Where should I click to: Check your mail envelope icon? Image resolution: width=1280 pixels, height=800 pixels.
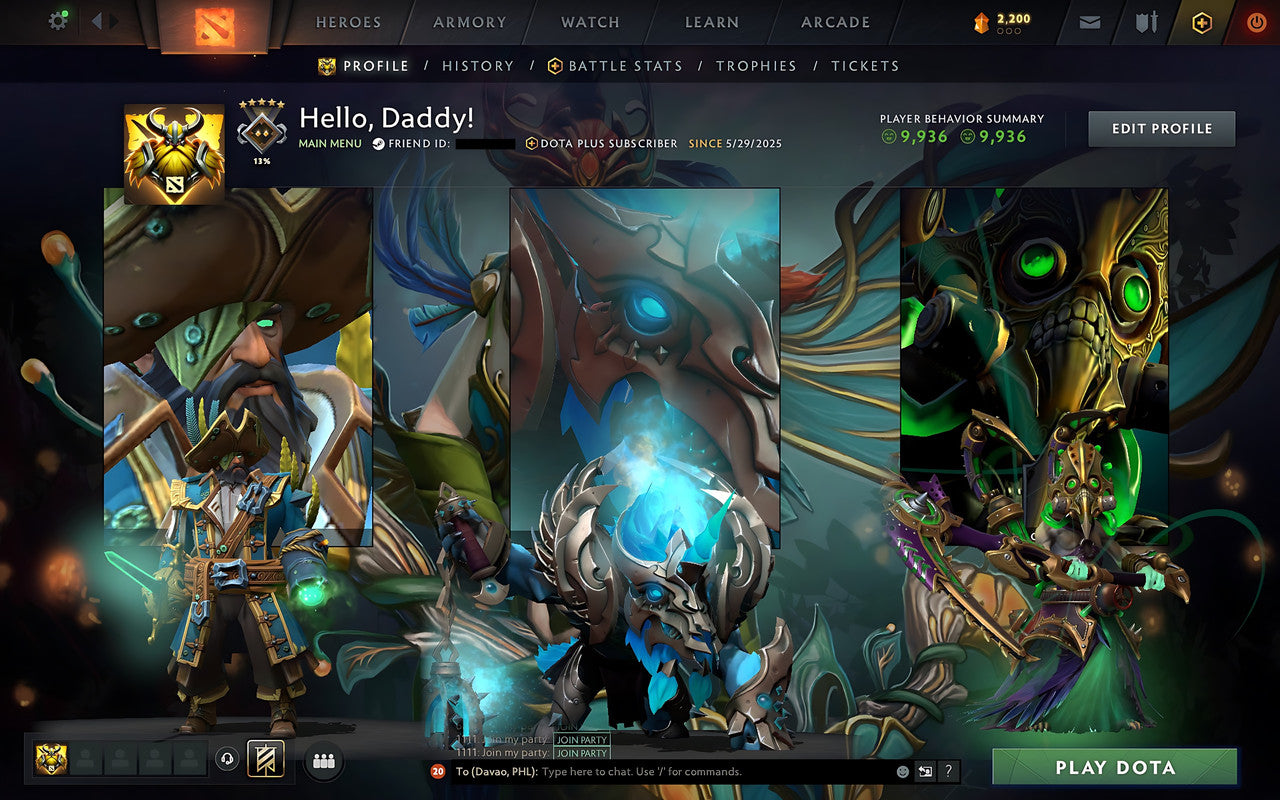pos(1089,21)
